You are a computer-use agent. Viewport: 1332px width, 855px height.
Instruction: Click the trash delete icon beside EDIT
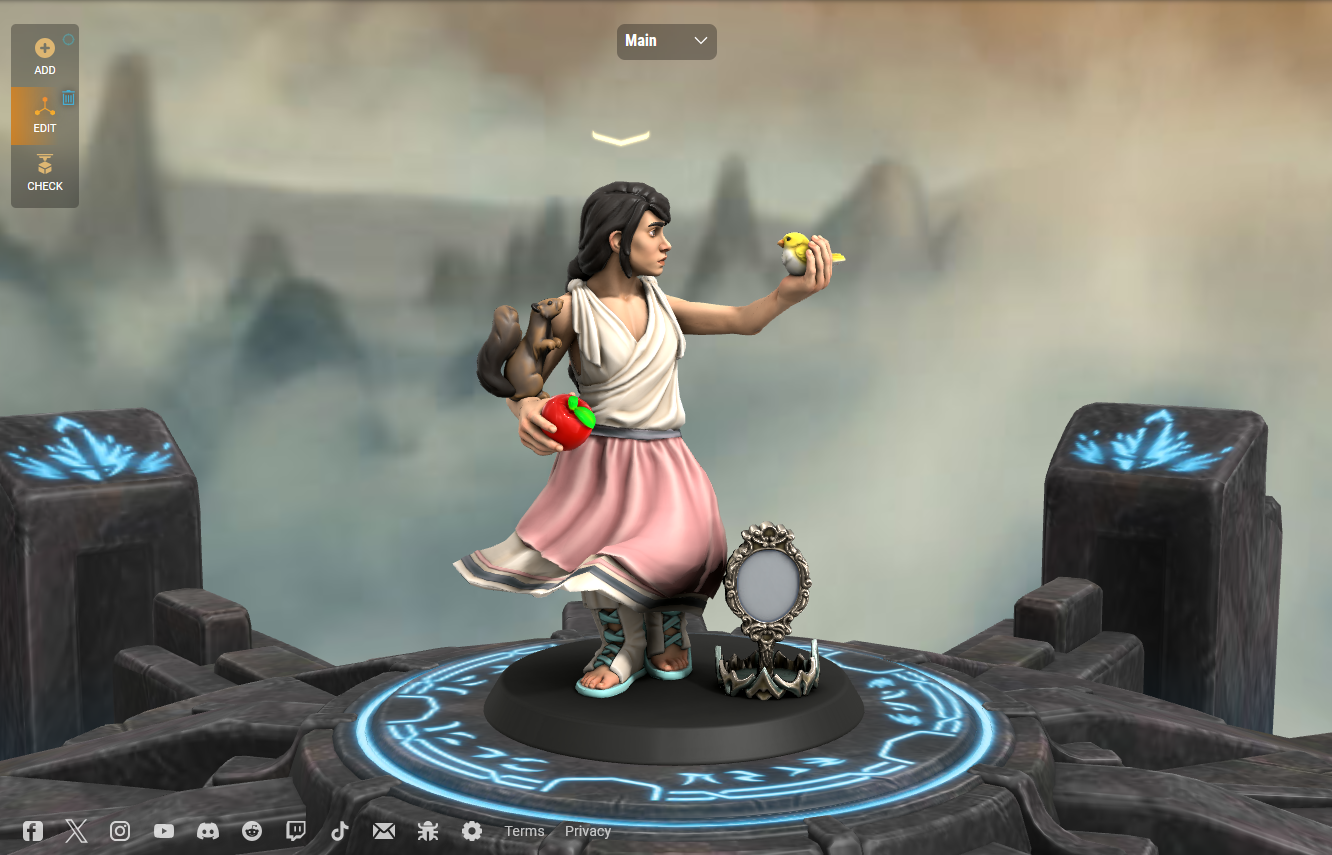coord(67,97)
